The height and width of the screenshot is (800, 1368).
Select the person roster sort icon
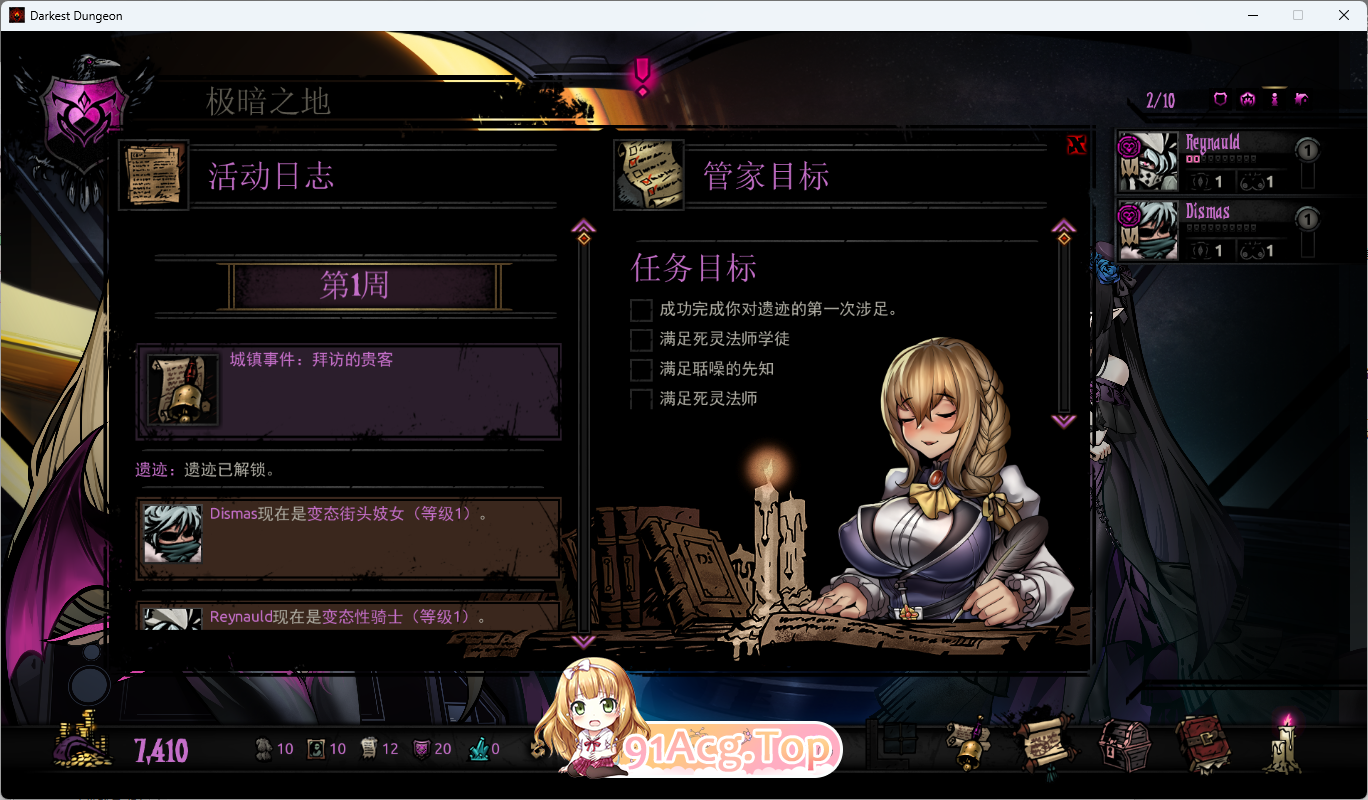tap(1273, 98)
